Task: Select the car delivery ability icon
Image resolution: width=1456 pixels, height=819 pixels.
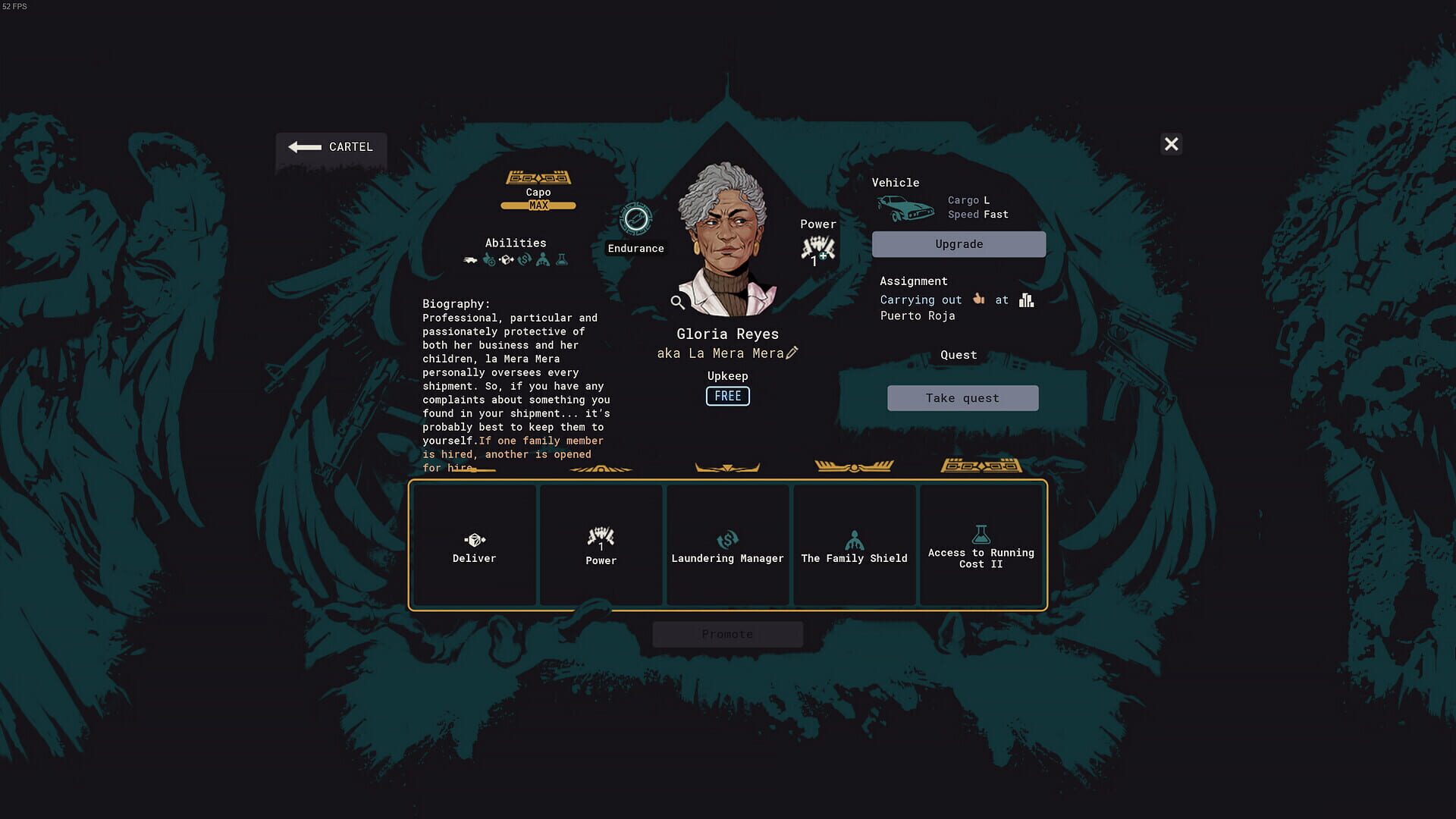Action: click(x=470, y=259)
